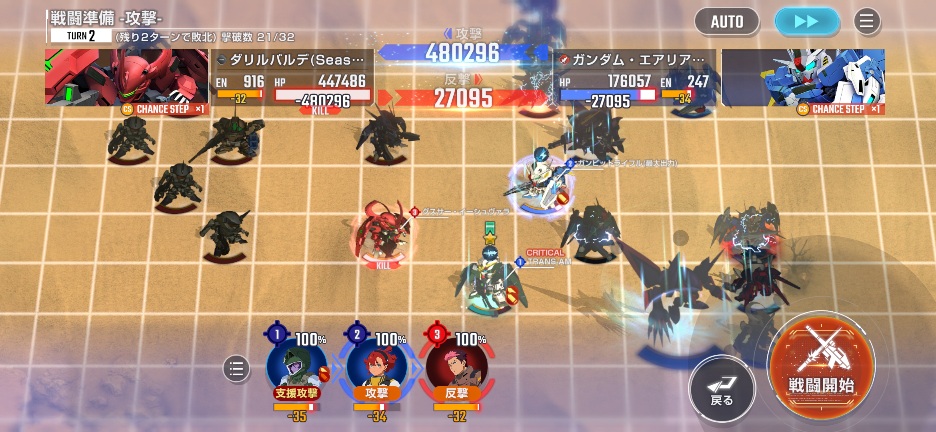The height and width of the screenshot is (432, 936).
Task: View the red ダリルバルデ unit portrait
Action: coord(126,77)
